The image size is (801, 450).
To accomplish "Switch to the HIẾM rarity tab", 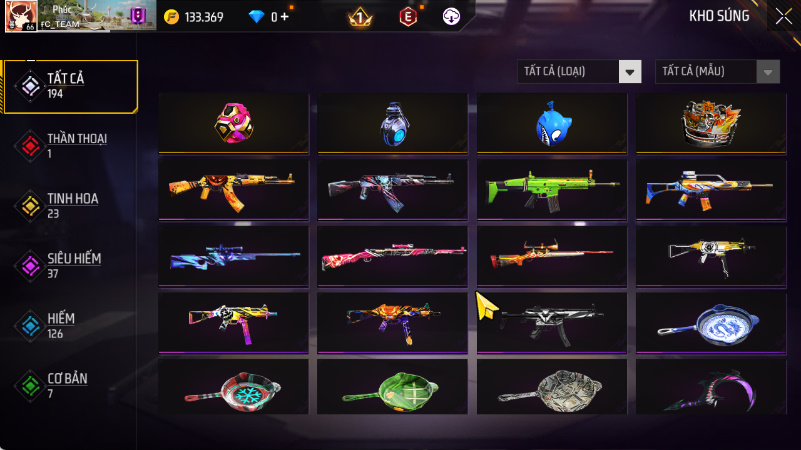I will coord(70,325).
